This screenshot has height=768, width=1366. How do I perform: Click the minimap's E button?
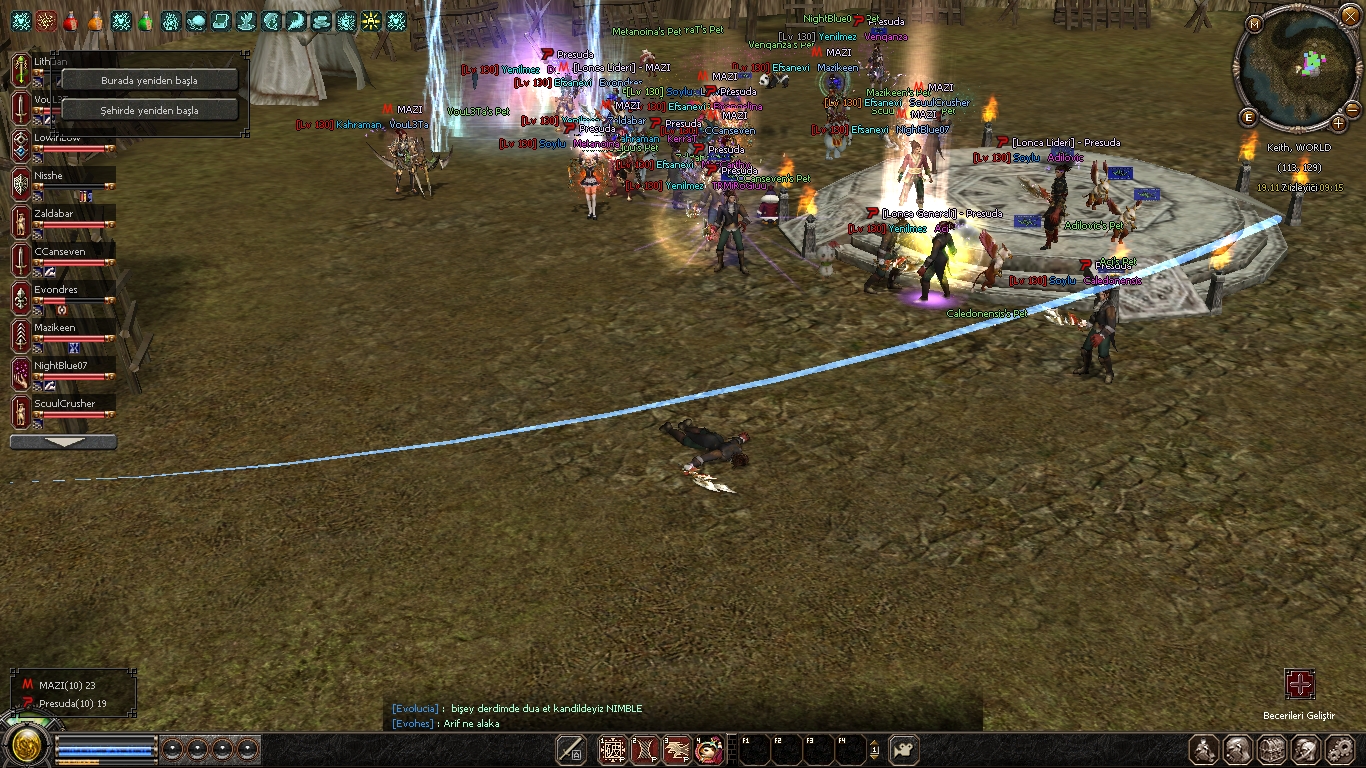pos(1248,117)
